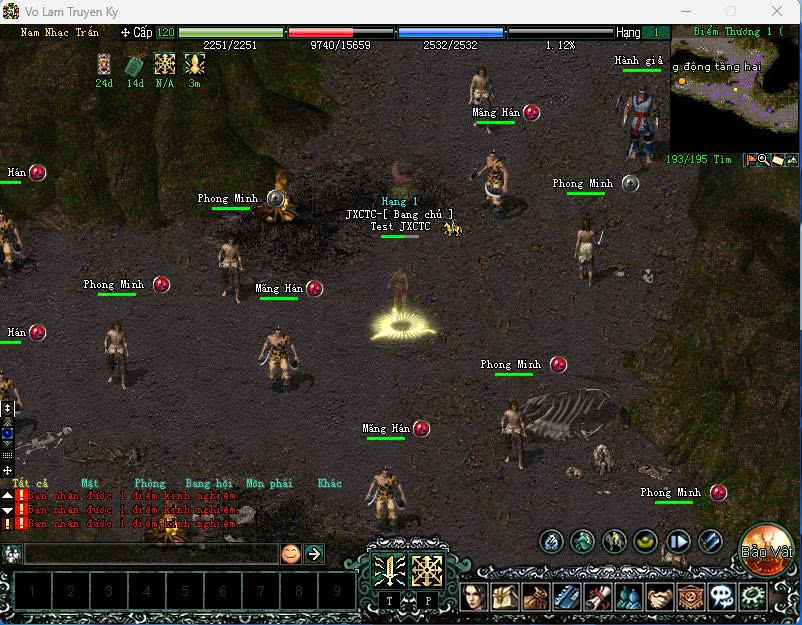The image size is (802, 625).
Task: Close the Vo Lam Truyen Ky window
Action: pos(778,11)
